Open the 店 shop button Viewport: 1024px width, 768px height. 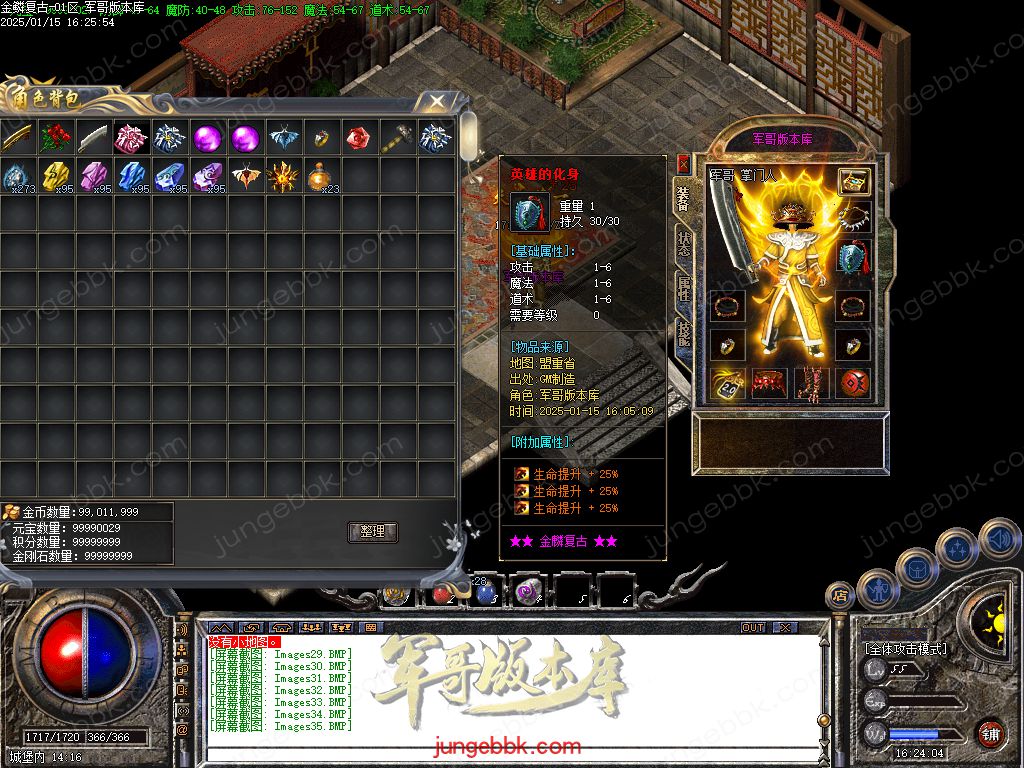[839, 595]
